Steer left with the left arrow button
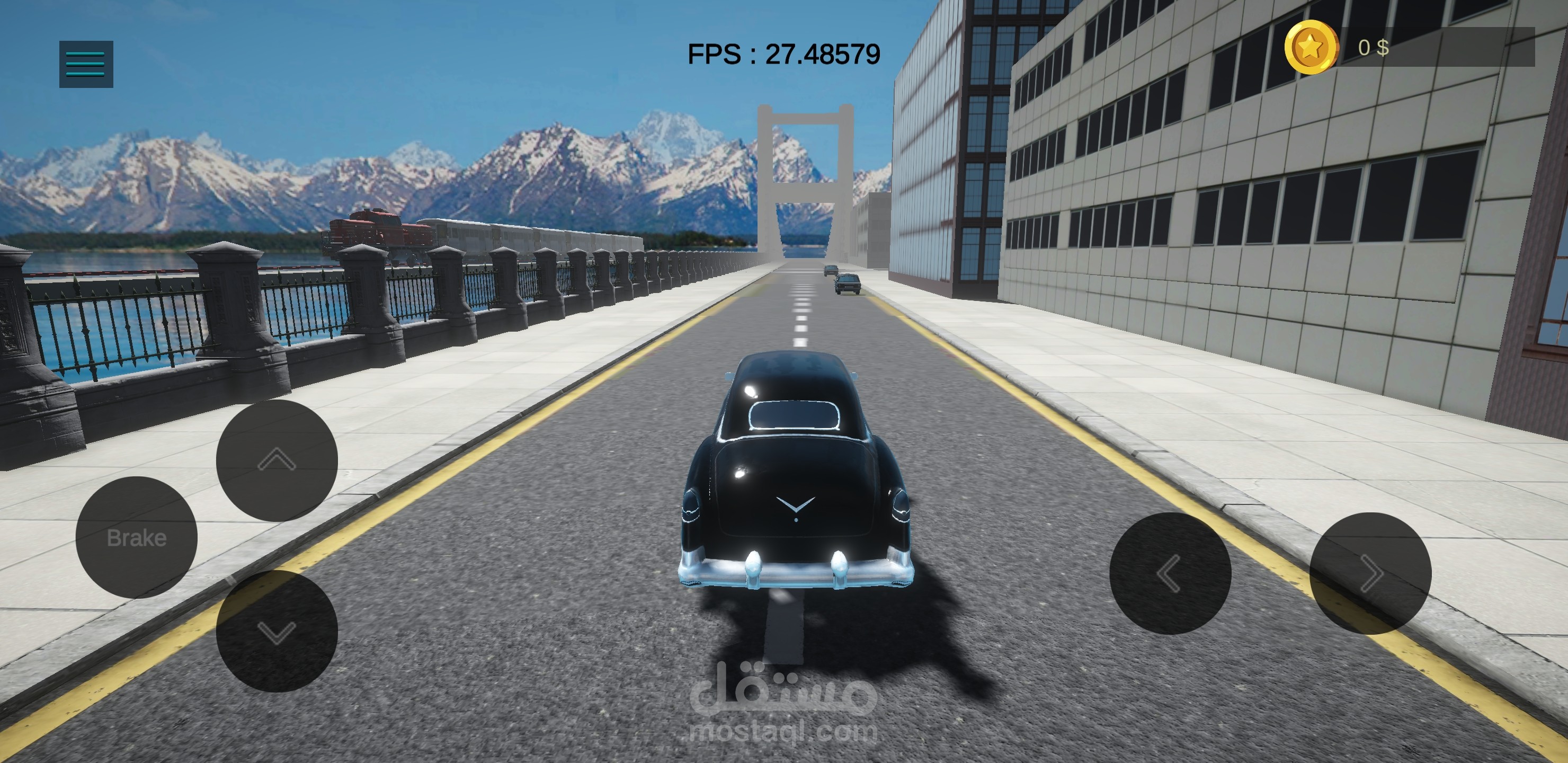Image resolution: width=1568 pixels, height=763 pixels. pyautogui.click(x=1170, y=573)
